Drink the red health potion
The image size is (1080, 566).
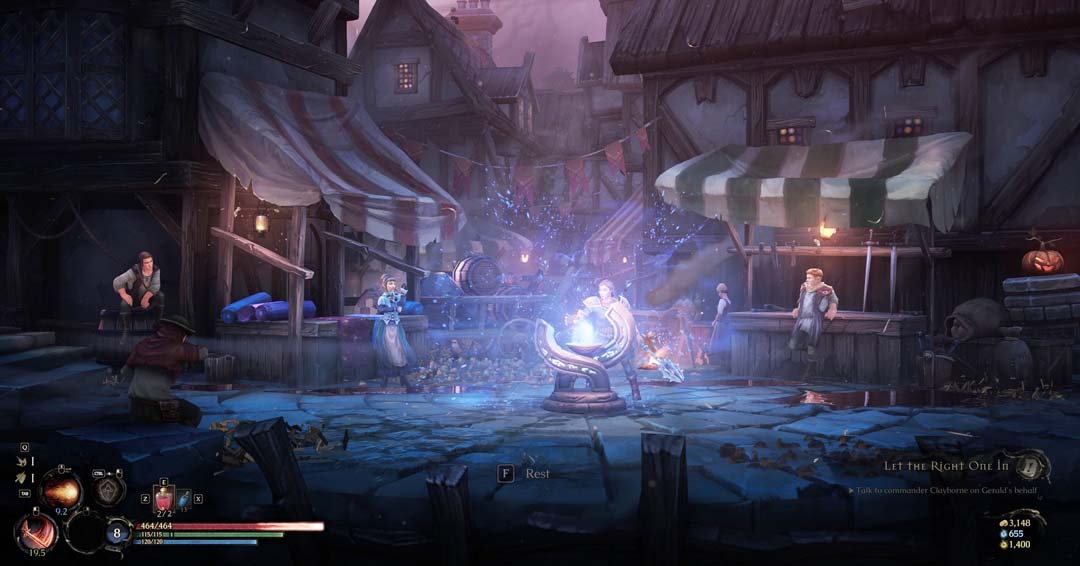point(164,497)
